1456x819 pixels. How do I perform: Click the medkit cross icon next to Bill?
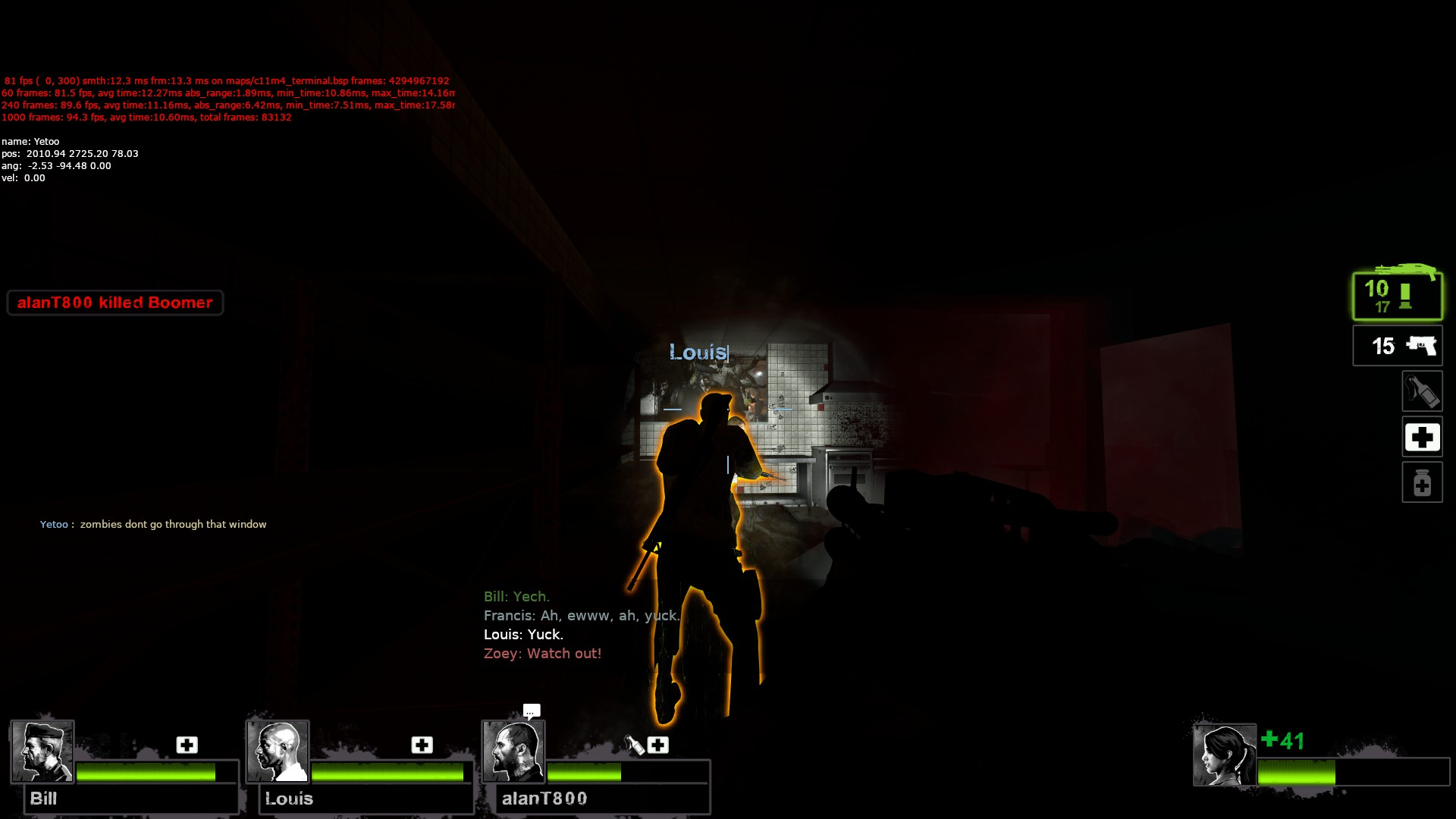(186, 745)
